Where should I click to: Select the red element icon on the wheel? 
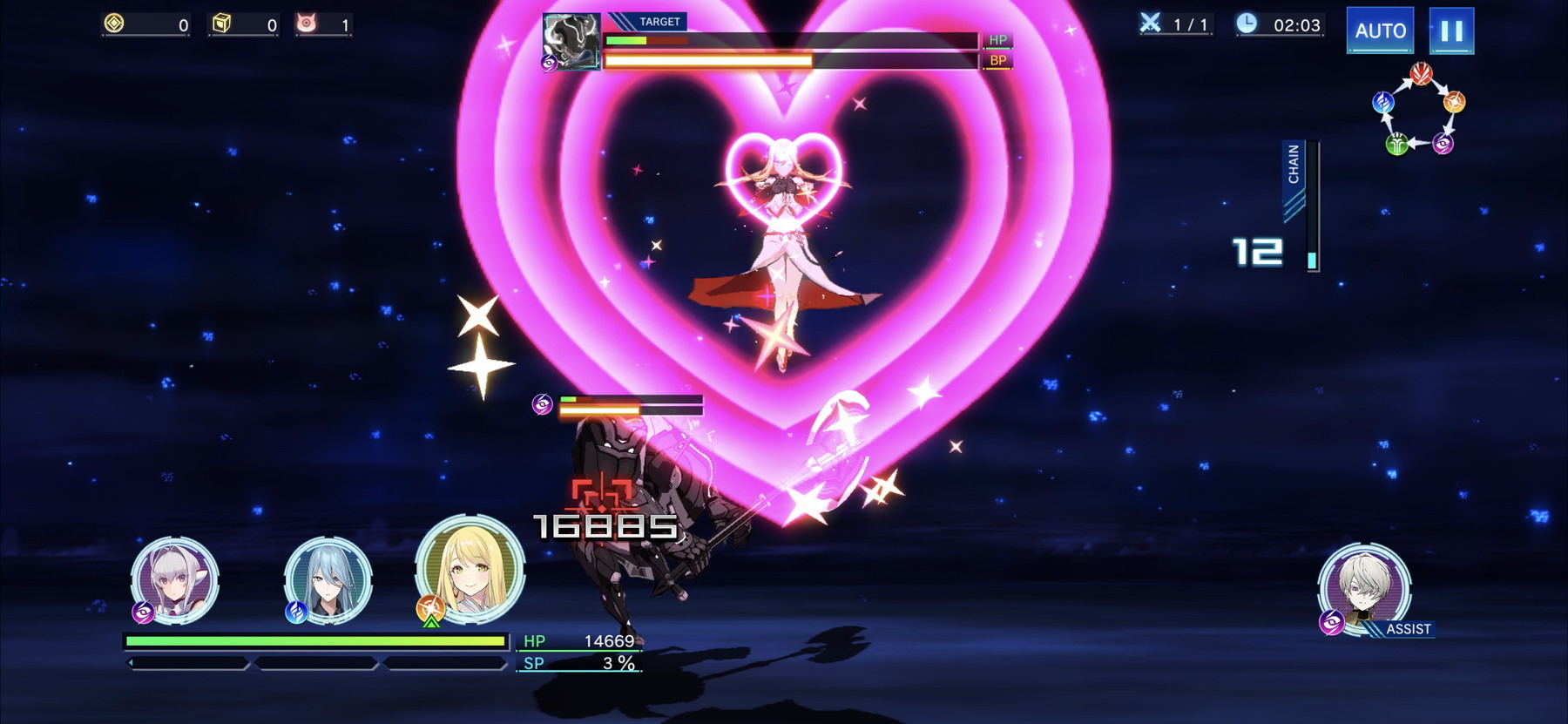tap(1422, 75)
